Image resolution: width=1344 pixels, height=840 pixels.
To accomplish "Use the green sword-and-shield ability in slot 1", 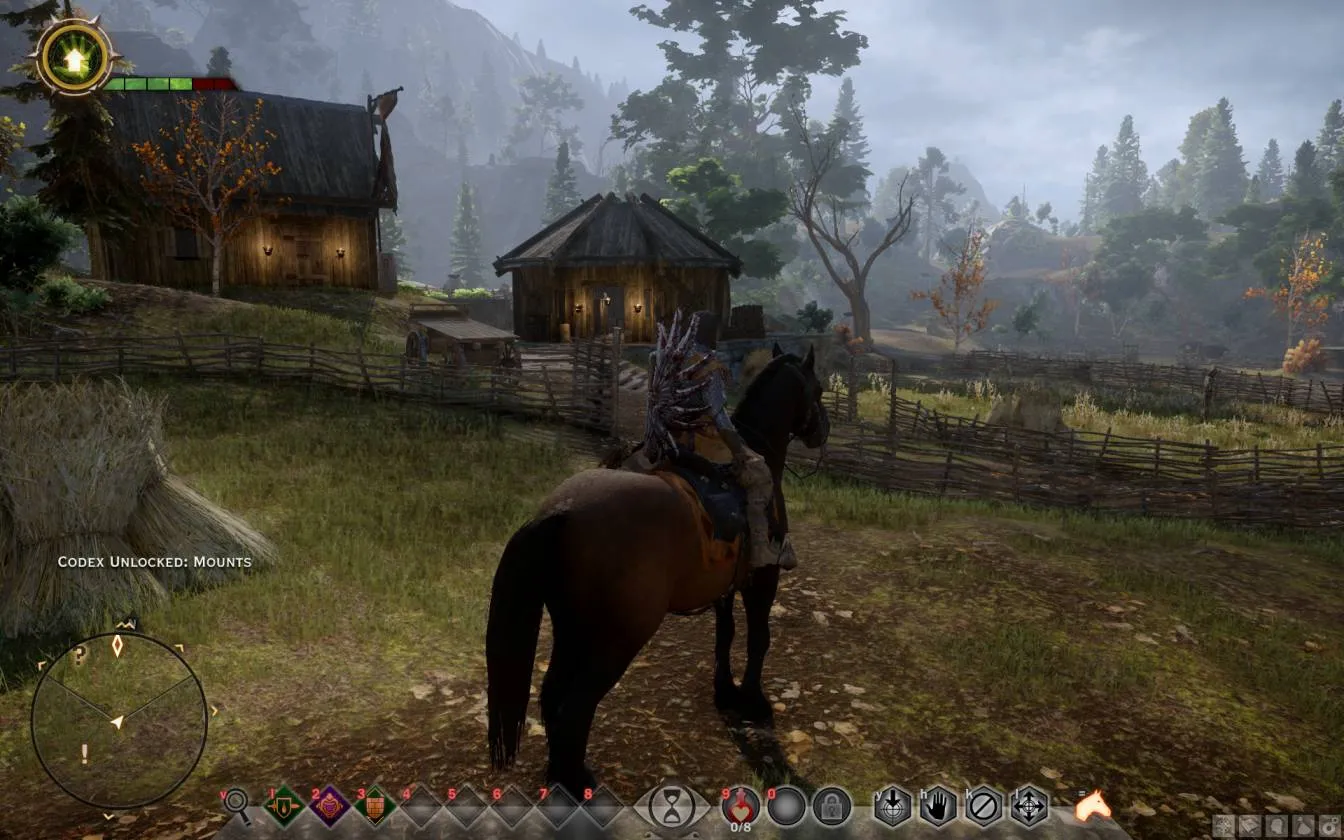I will coord(284,805).
